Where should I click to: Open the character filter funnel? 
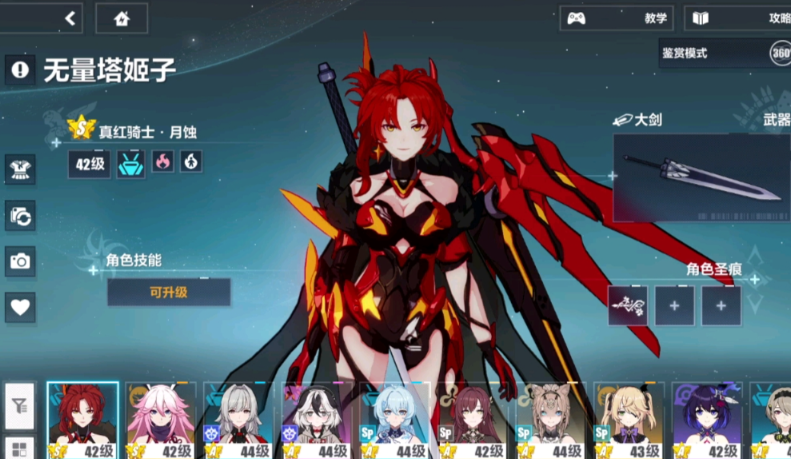point(20,406)
